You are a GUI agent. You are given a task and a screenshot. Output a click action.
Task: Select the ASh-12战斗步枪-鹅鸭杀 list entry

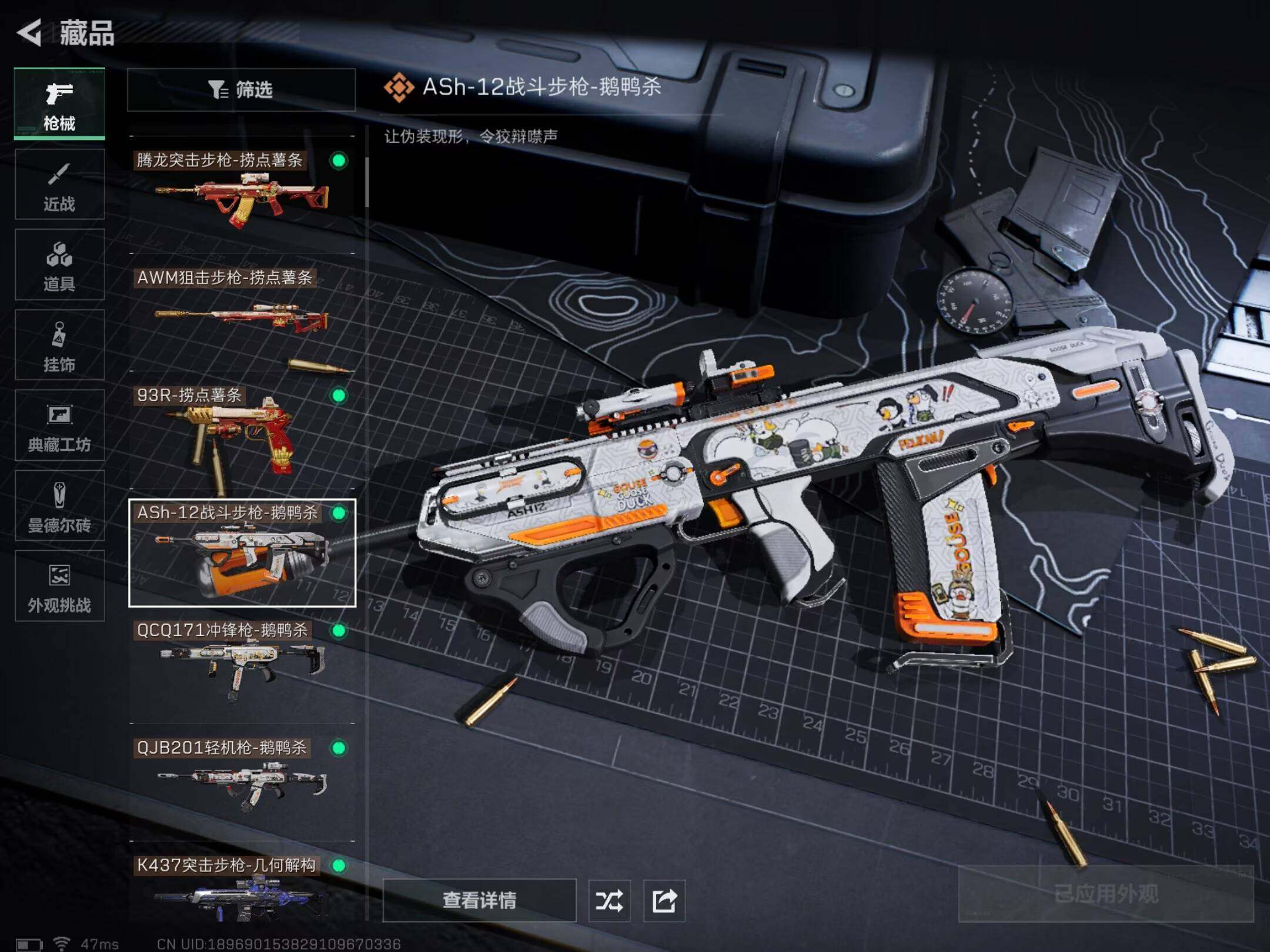[242, 552]
